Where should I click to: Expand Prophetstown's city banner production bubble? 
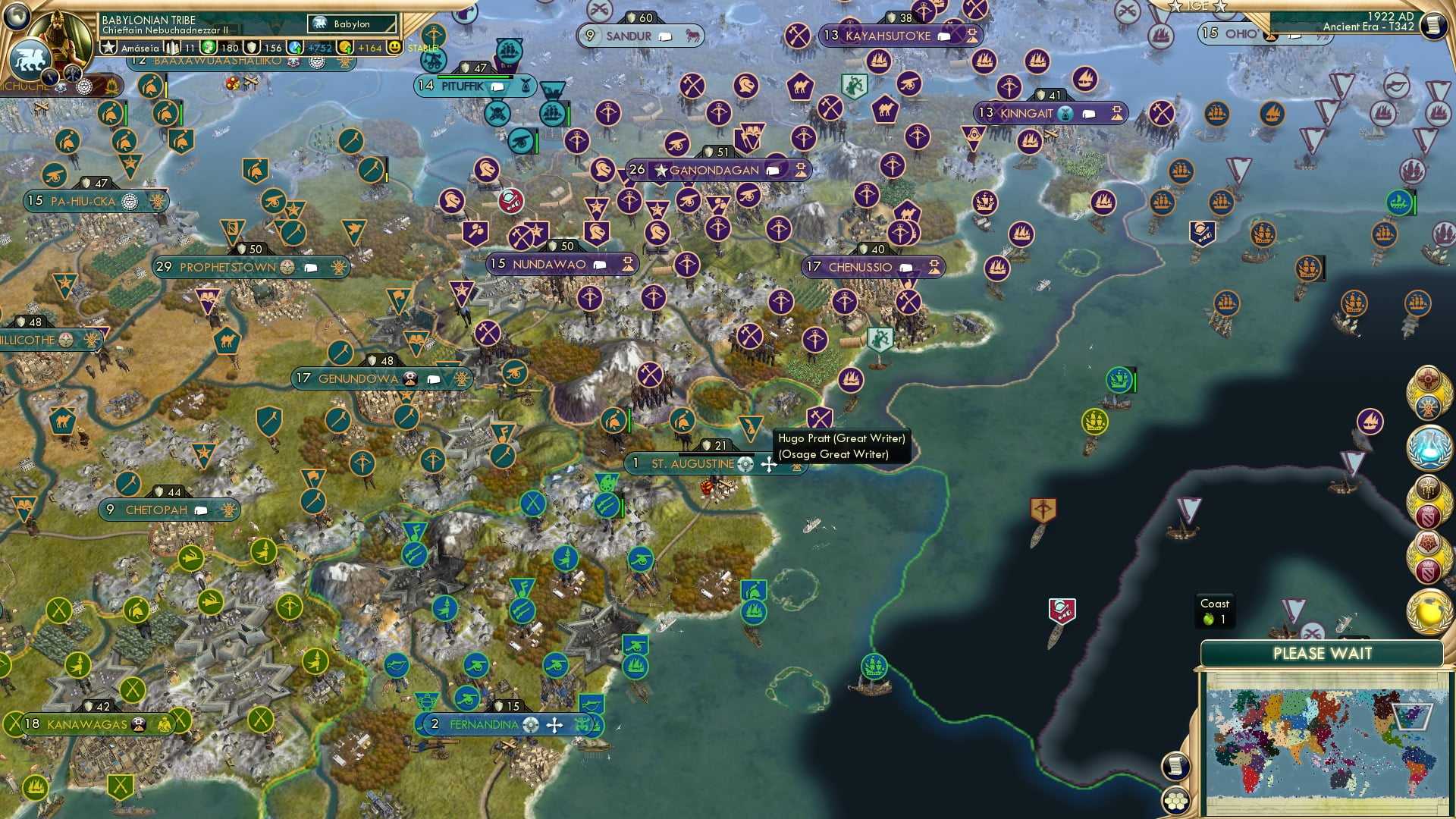312,268
